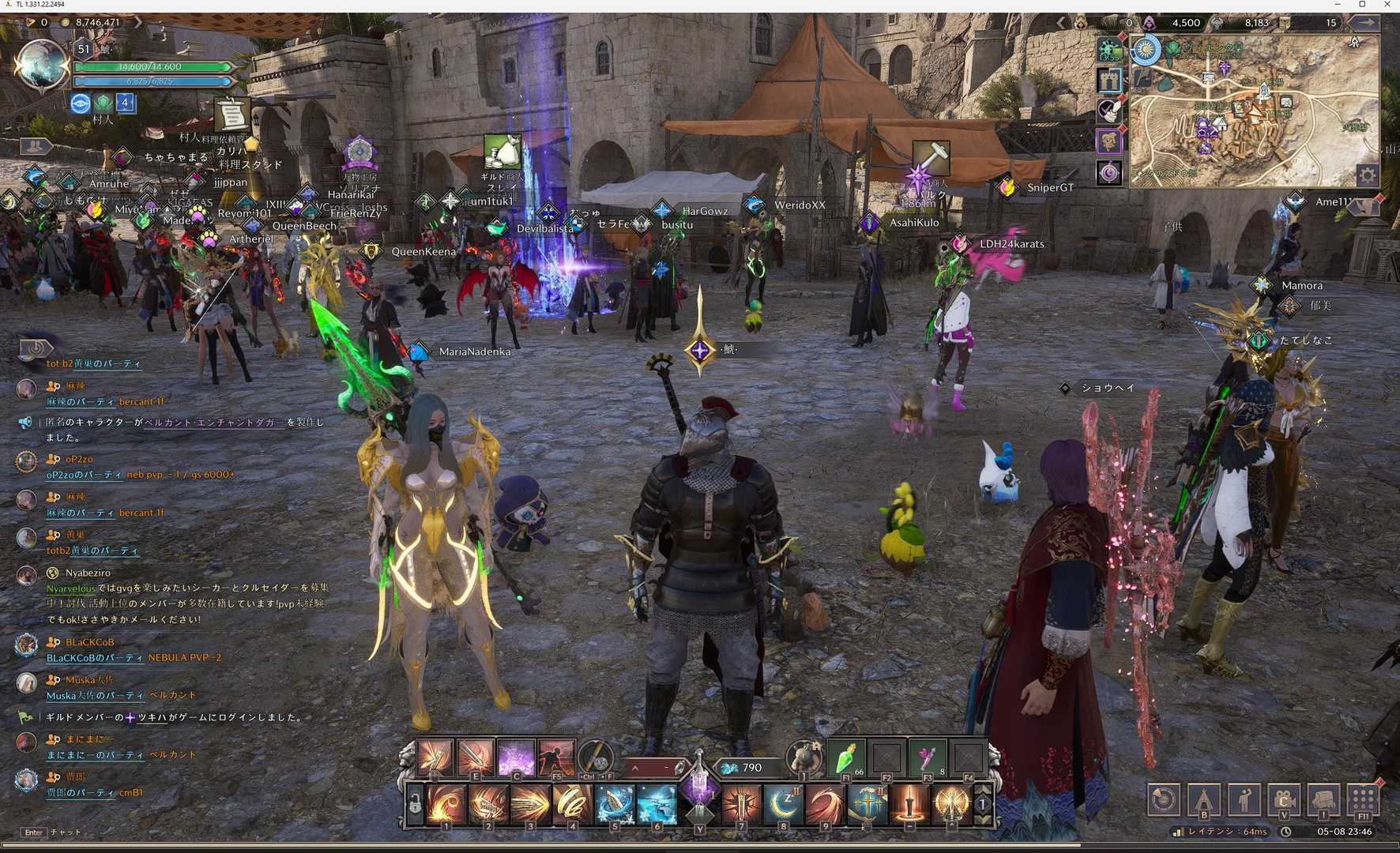Open the inventory bag button

click(x=1324, y=799)
